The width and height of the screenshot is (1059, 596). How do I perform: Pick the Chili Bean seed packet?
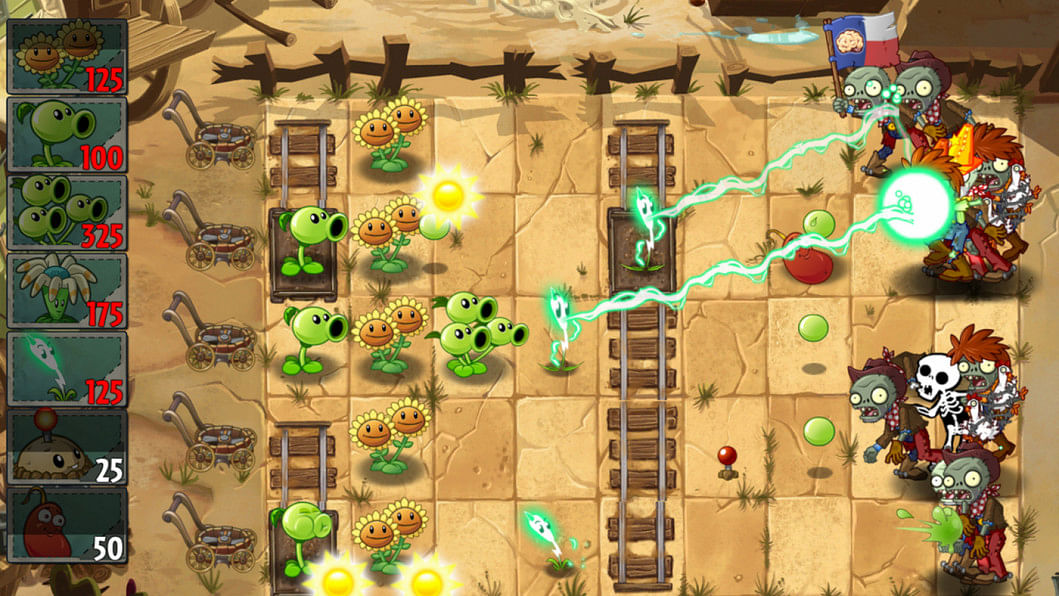click(67, 524)
